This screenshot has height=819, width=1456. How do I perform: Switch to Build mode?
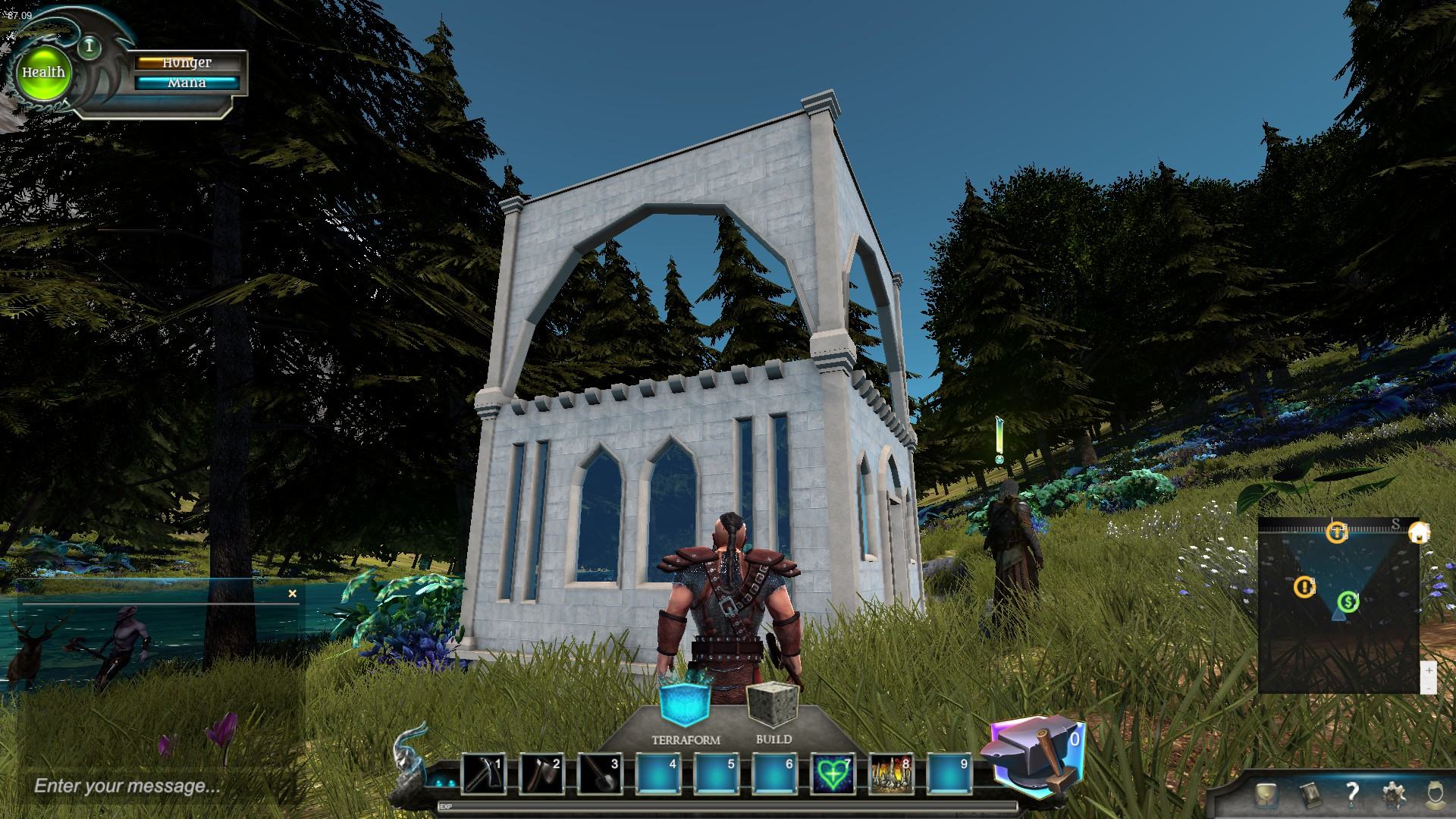(773, 704)
